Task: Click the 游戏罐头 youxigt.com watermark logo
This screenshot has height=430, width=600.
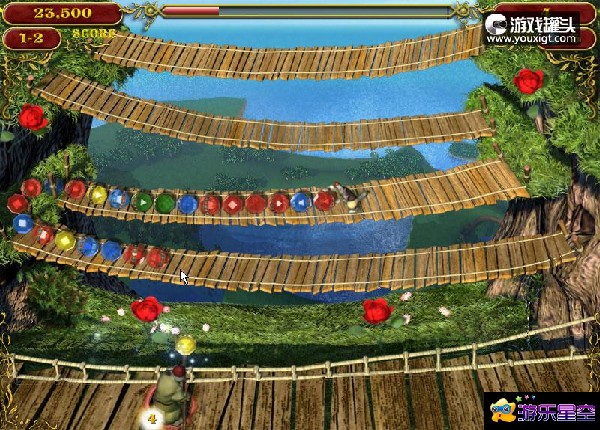Action: tap(532, 29)
